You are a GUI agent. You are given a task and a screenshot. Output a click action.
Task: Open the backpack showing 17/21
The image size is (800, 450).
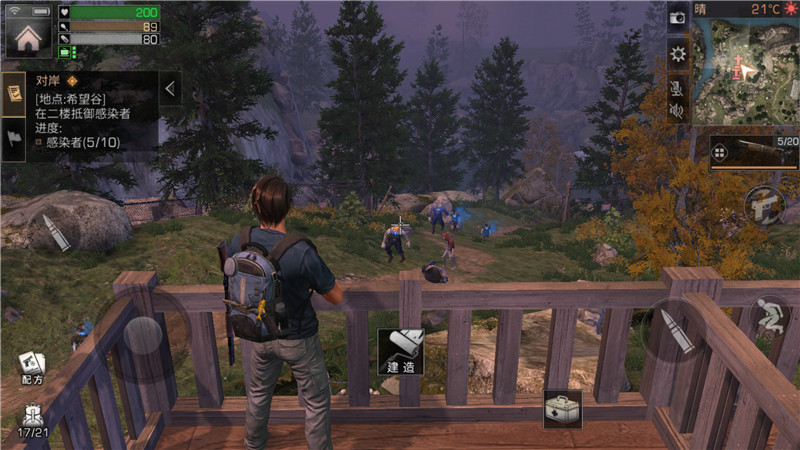32,420
